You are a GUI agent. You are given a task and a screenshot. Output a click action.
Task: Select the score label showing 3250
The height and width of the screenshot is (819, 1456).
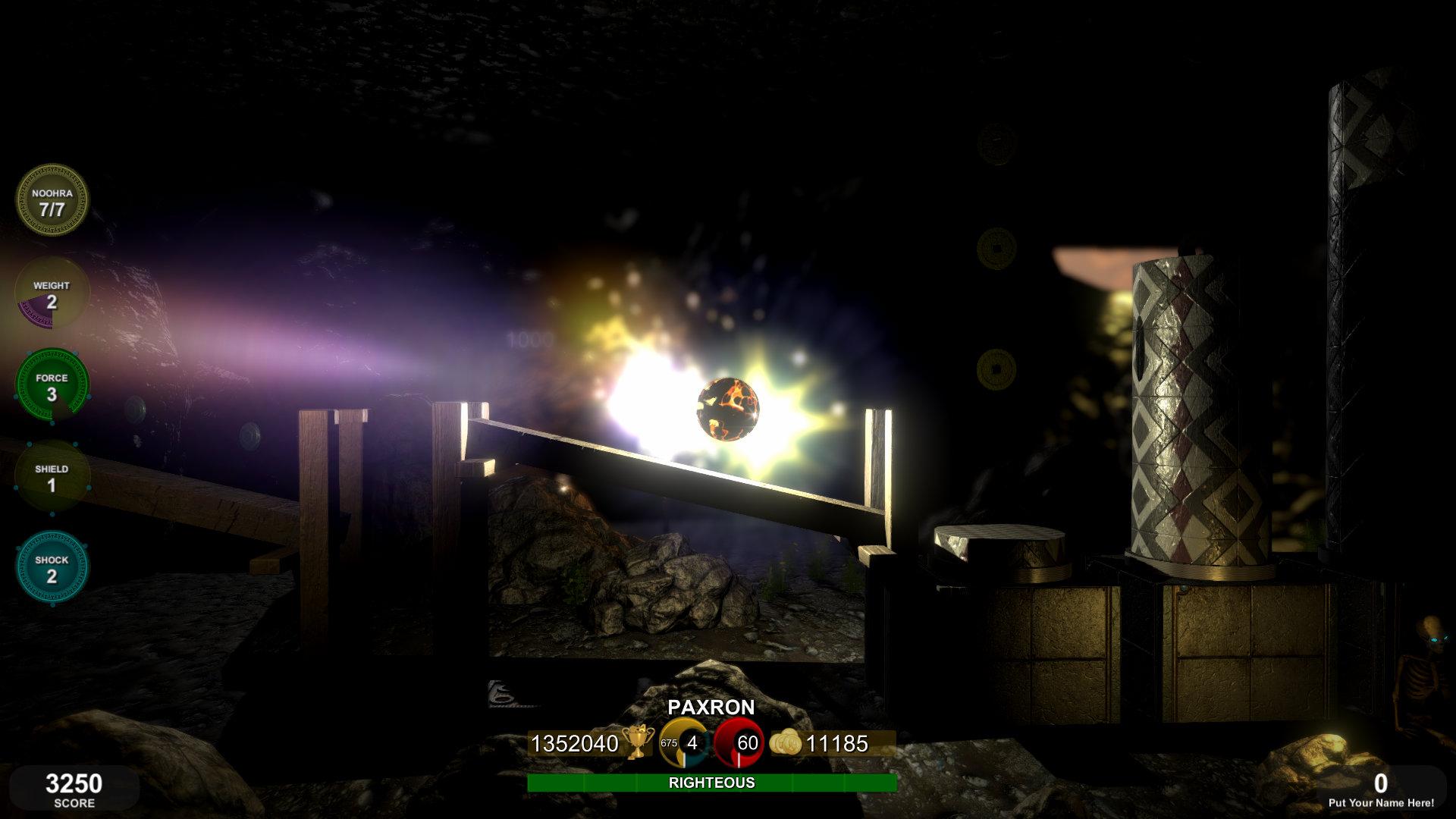(x=73, y=783)
